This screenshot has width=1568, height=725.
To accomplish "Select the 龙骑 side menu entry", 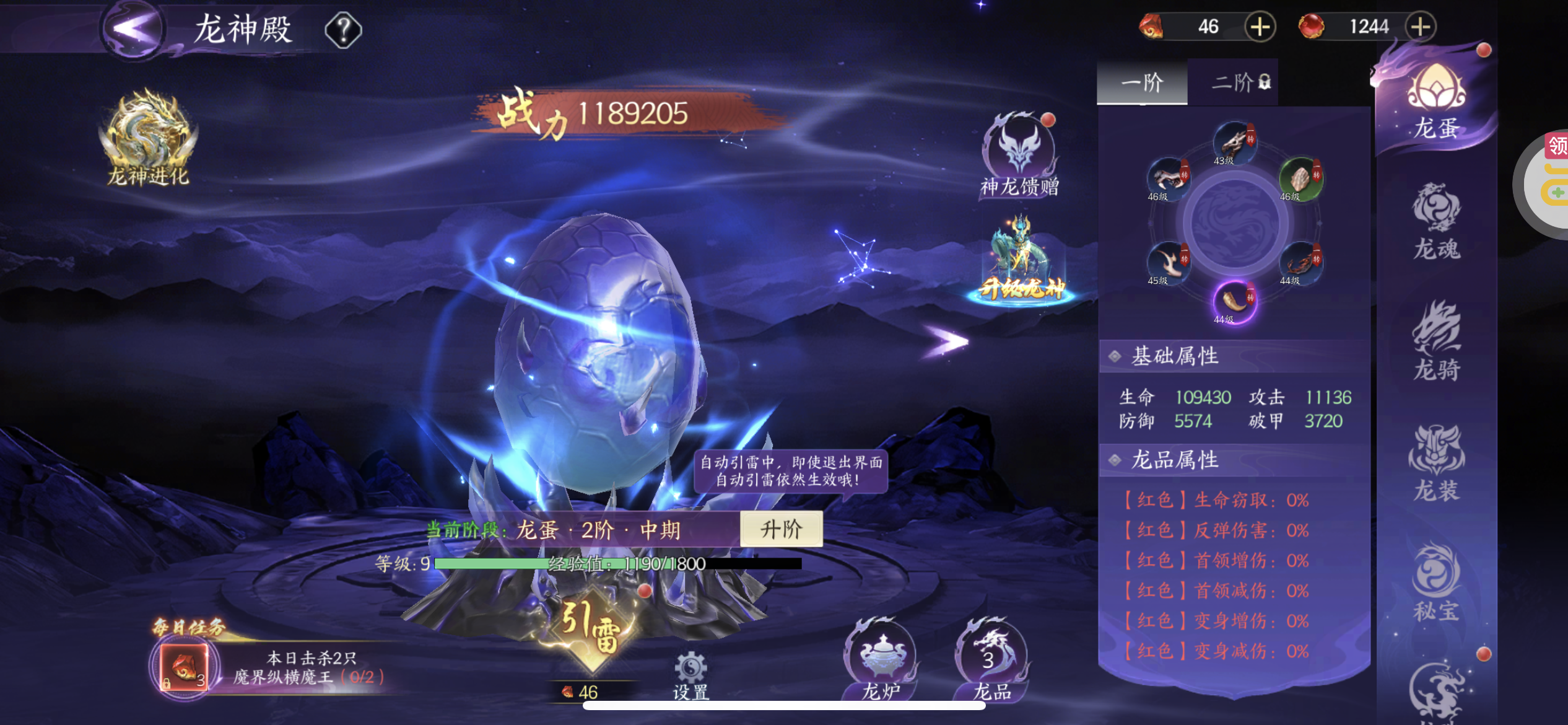I will pos(1437,342).
